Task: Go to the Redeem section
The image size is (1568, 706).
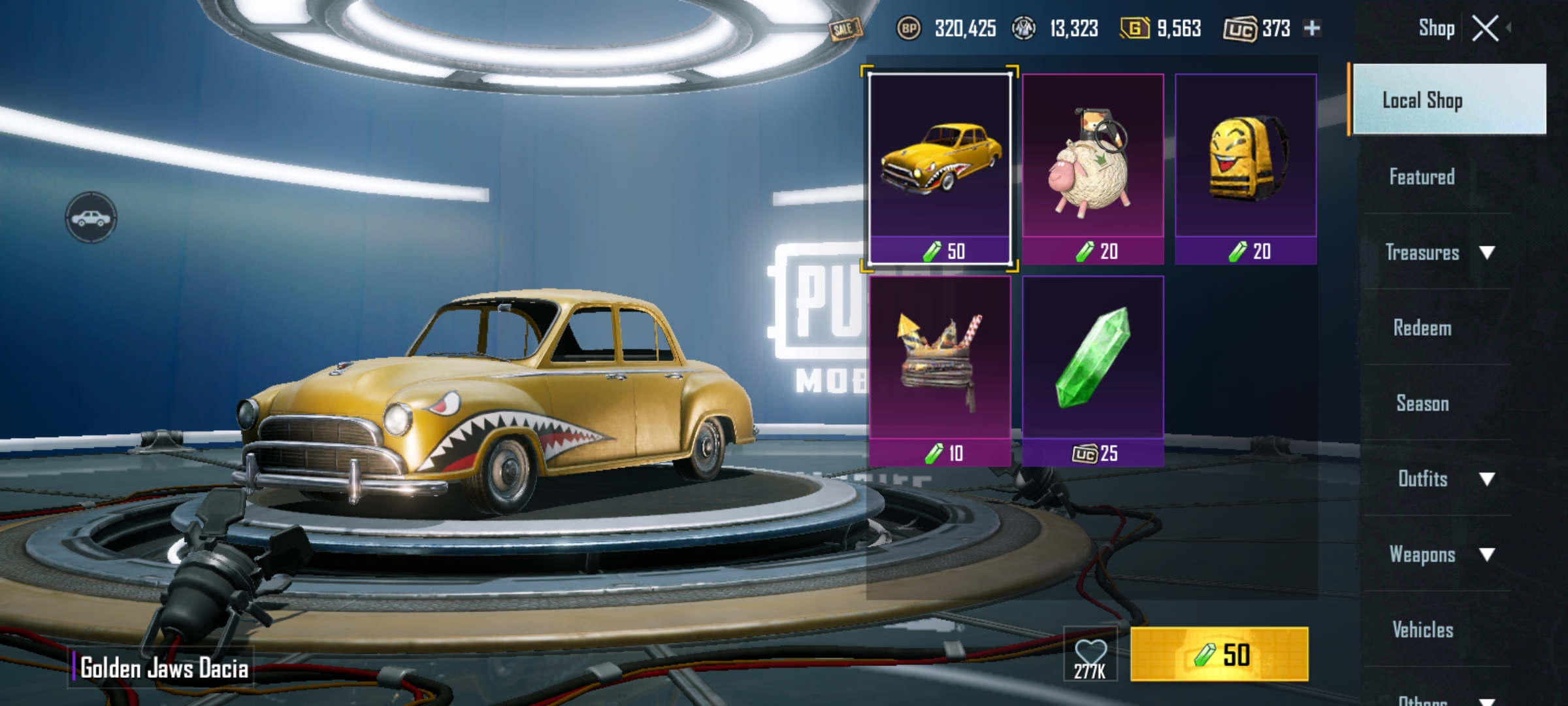Action: click(1422, 328)
